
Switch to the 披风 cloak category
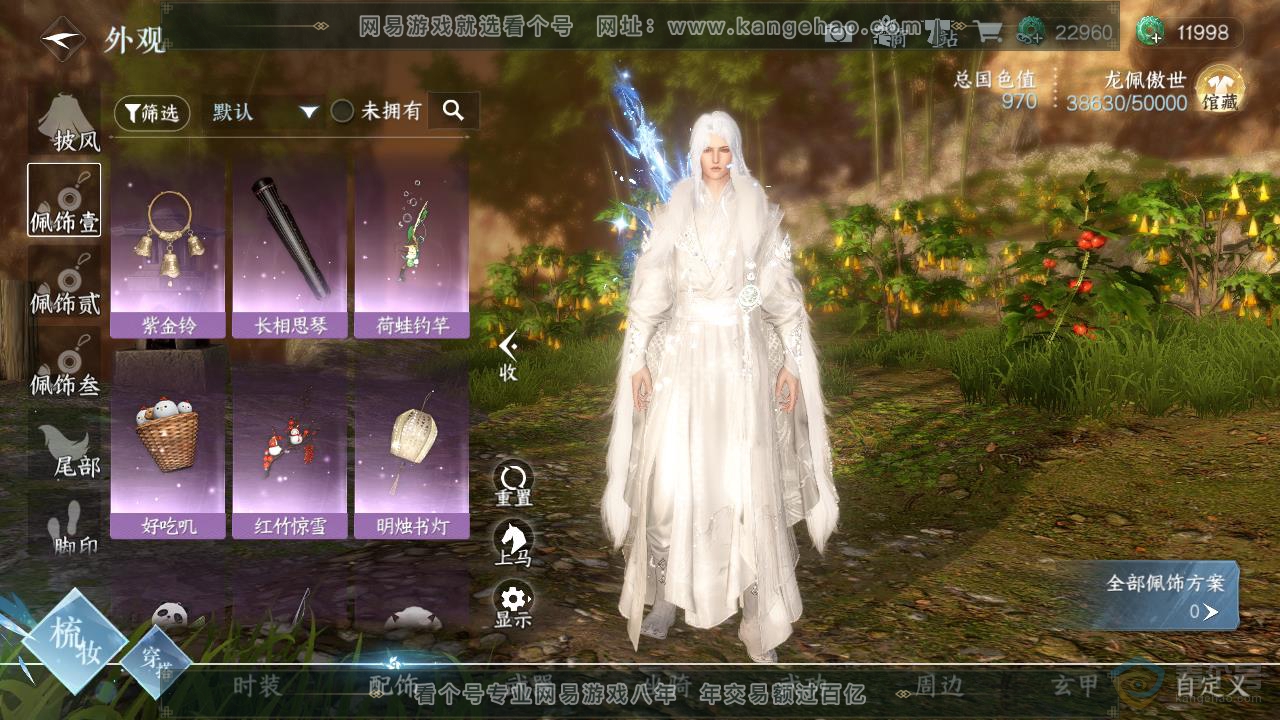[x=64, y=125]
